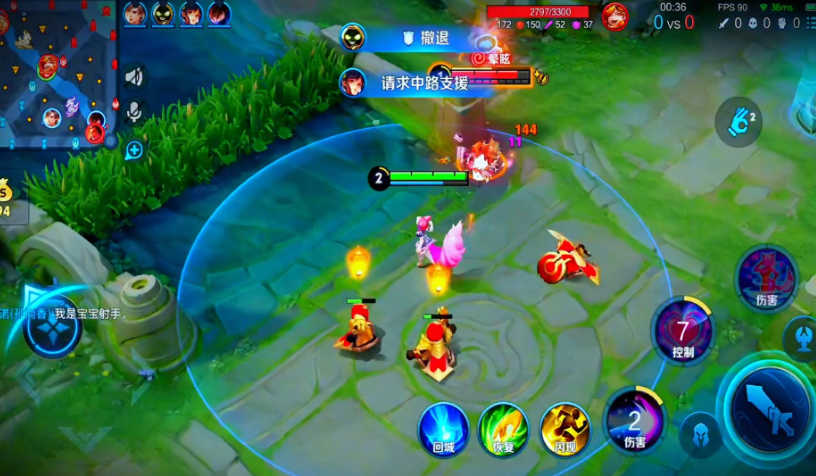Viewport: 816px width, 476px height.
Task: Tap the red enemy hero portrait near health bar
Action: (x=615, y=17)
